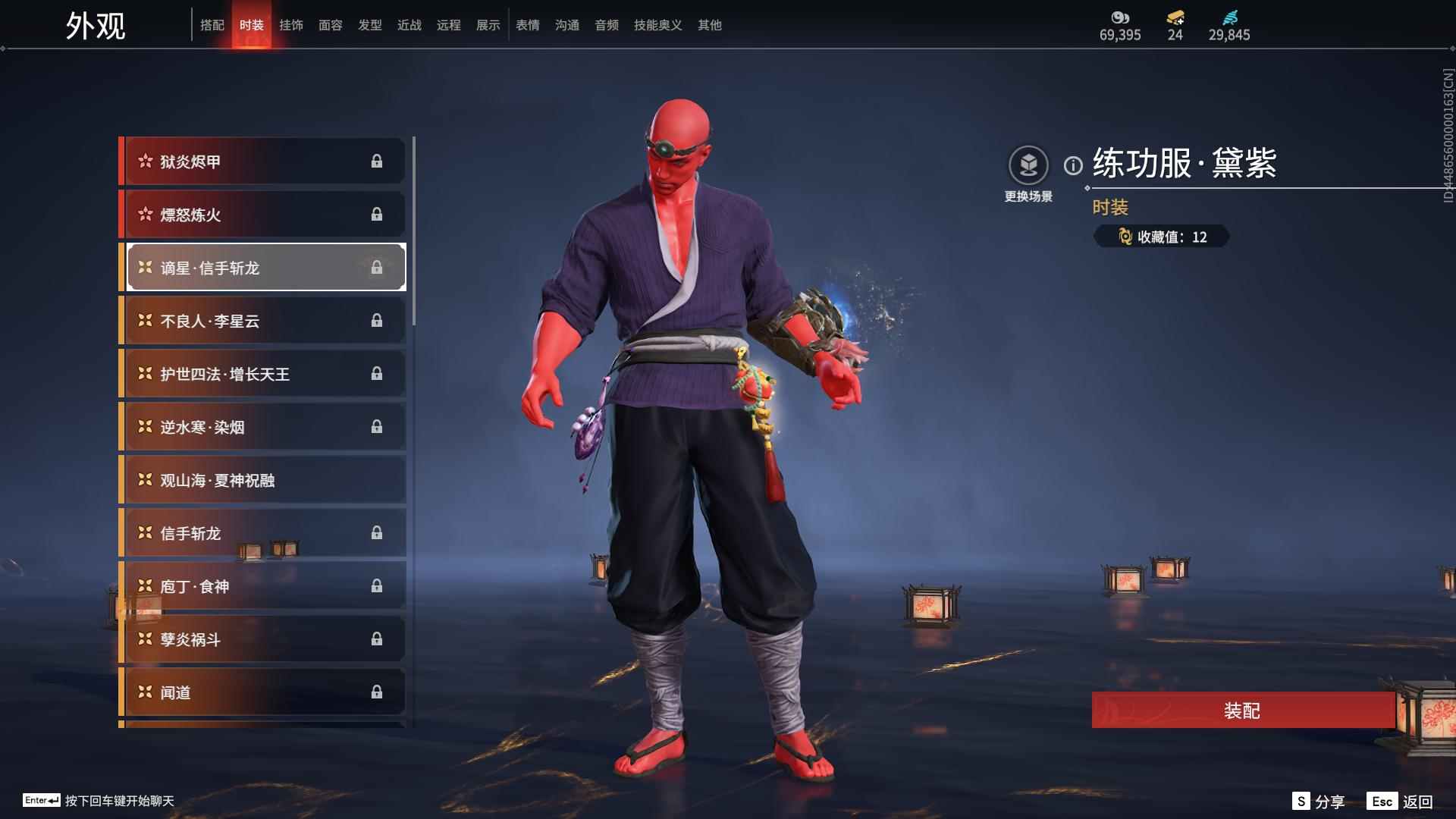Open the 技能奥义 section
This screenshot has width=1456, height=819.
tap(657, 24)
